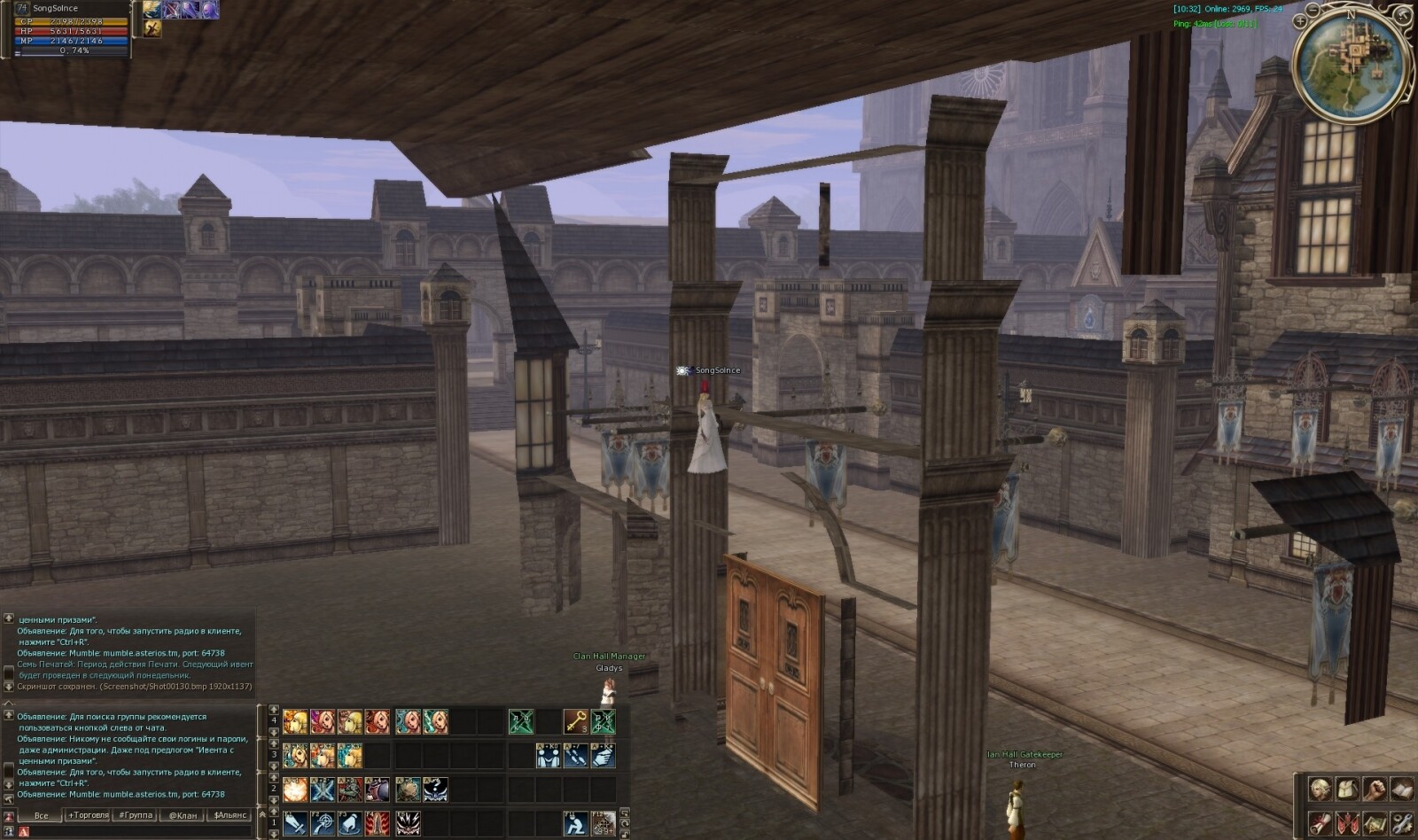This screenshot has width=1418, height=840.
Task: Select the Все chat tab
Action: [x=41, y=815]
